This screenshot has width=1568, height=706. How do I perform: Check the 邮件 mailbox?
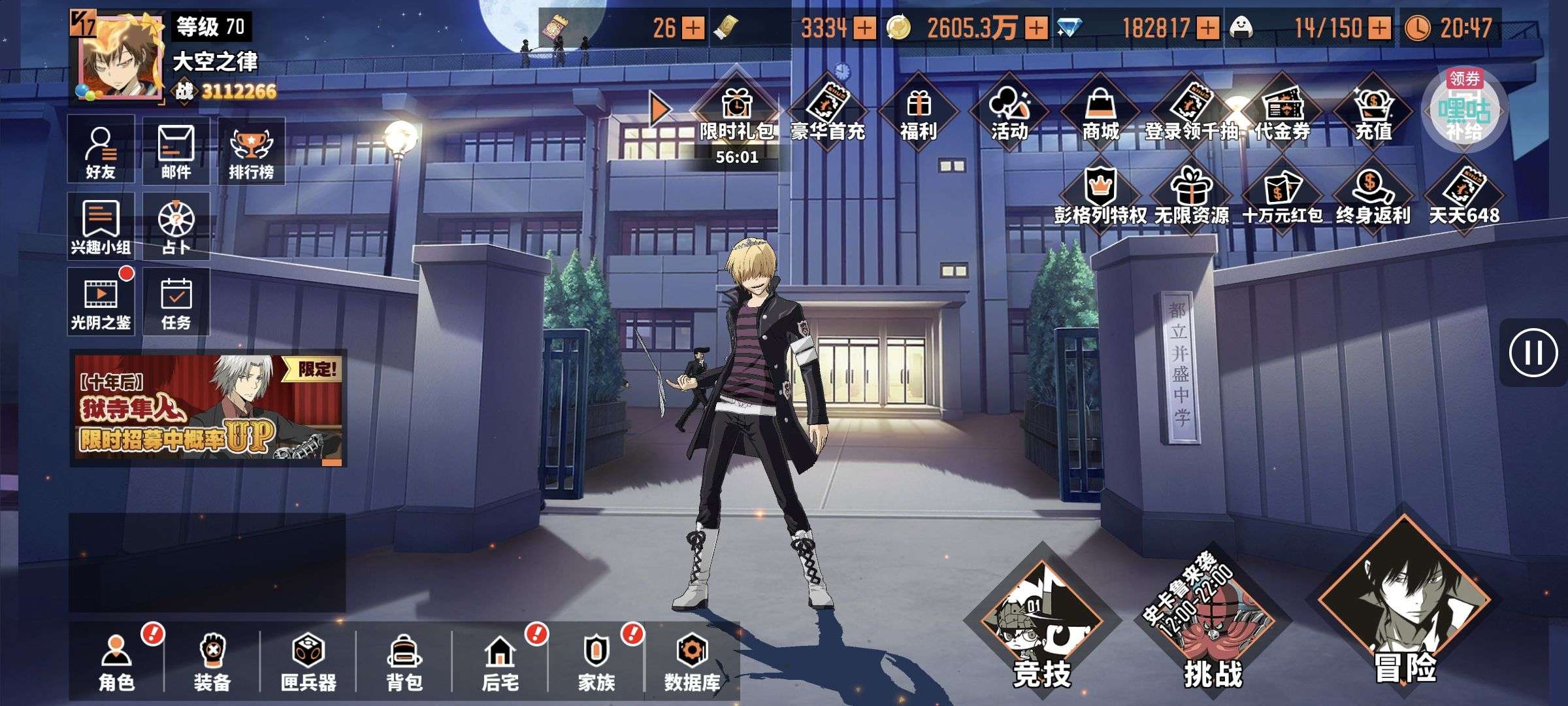[x=176, y=150]
